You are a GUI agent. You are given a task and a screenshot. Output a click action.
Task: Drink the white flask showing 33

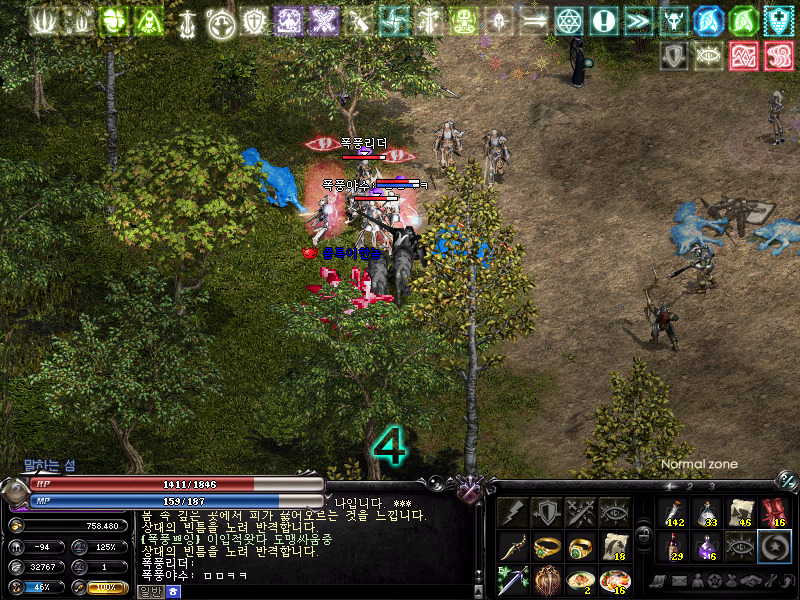(x=707, y=513)
